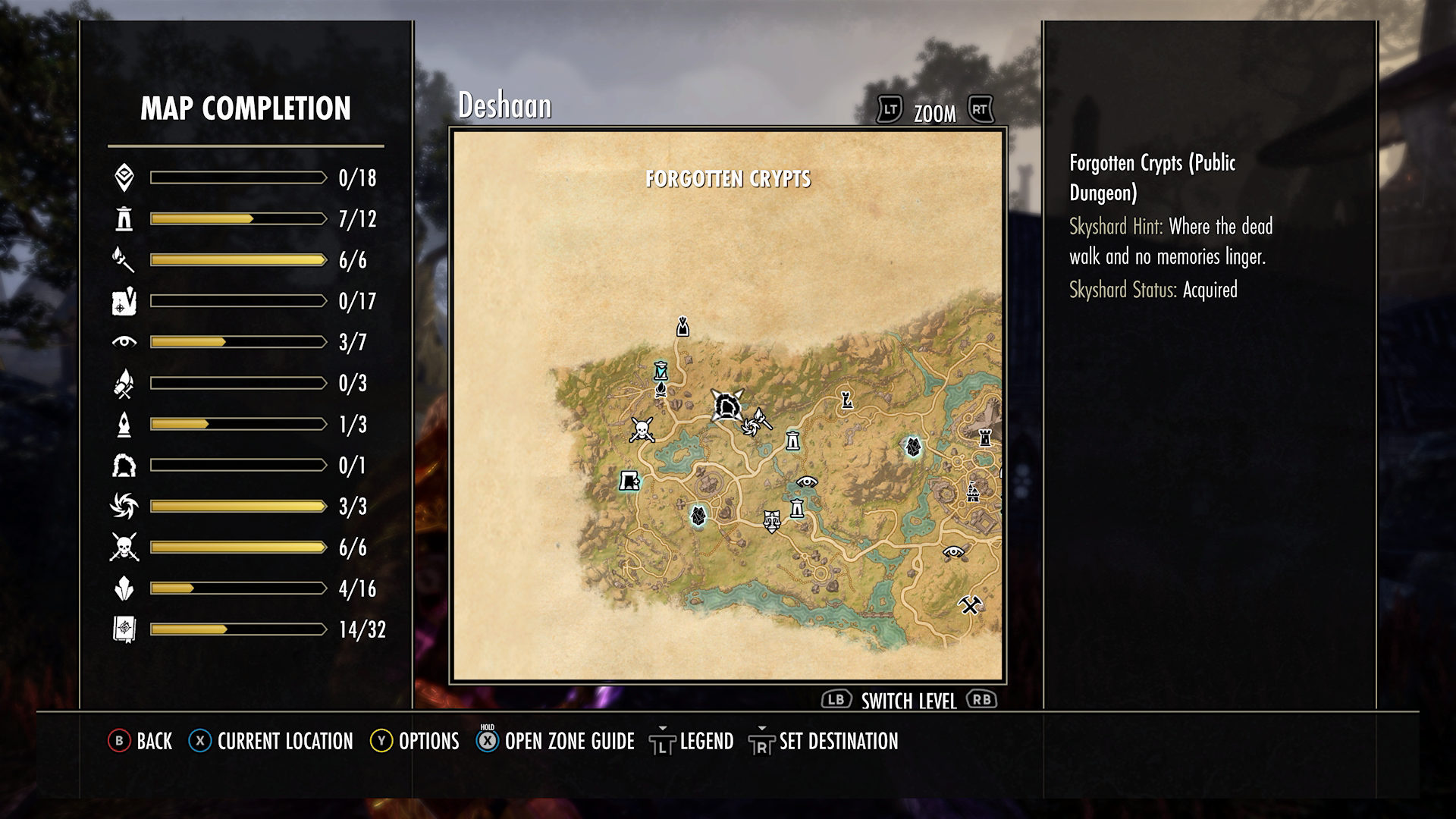This screenshot has height=819, width=1456.
Task: Select the Forgotten Crypts dungeon marker
Action: [x=727, y=406]
